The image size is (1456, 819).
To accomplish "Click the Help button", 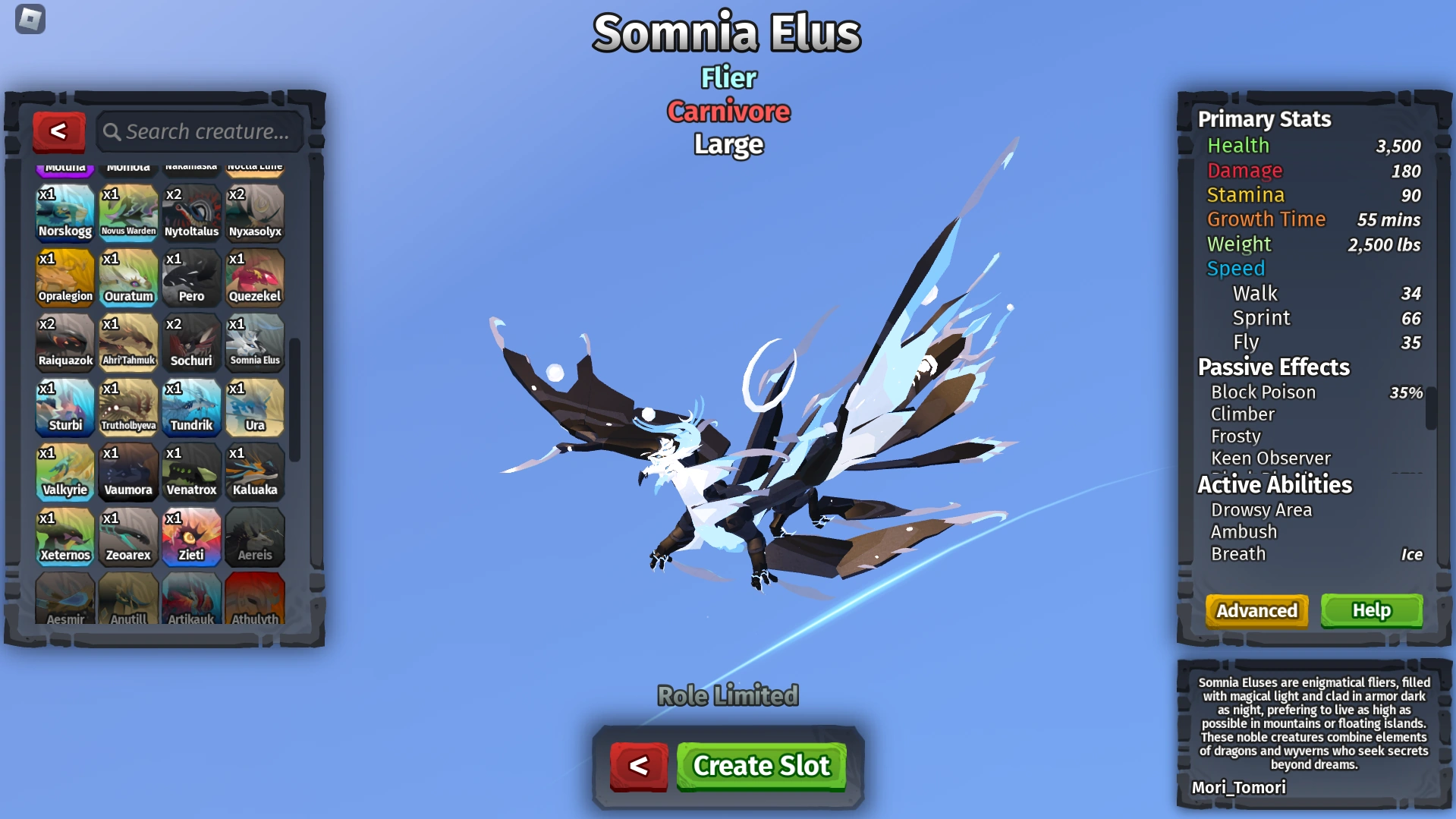I will tap(1370, 610).
